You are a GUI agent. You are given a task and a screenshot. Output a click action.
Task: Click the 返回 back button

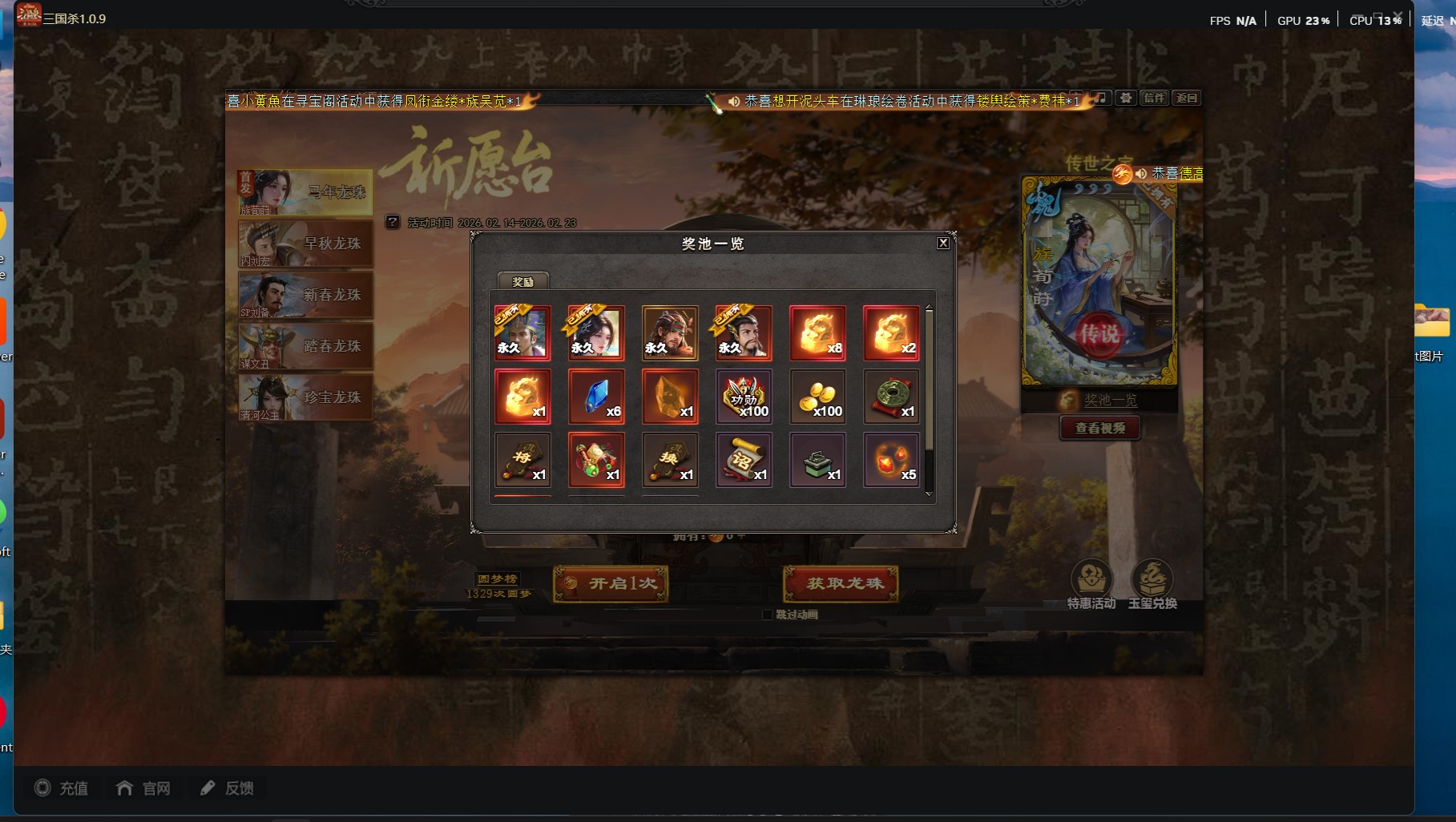[x=1187, y=98]
